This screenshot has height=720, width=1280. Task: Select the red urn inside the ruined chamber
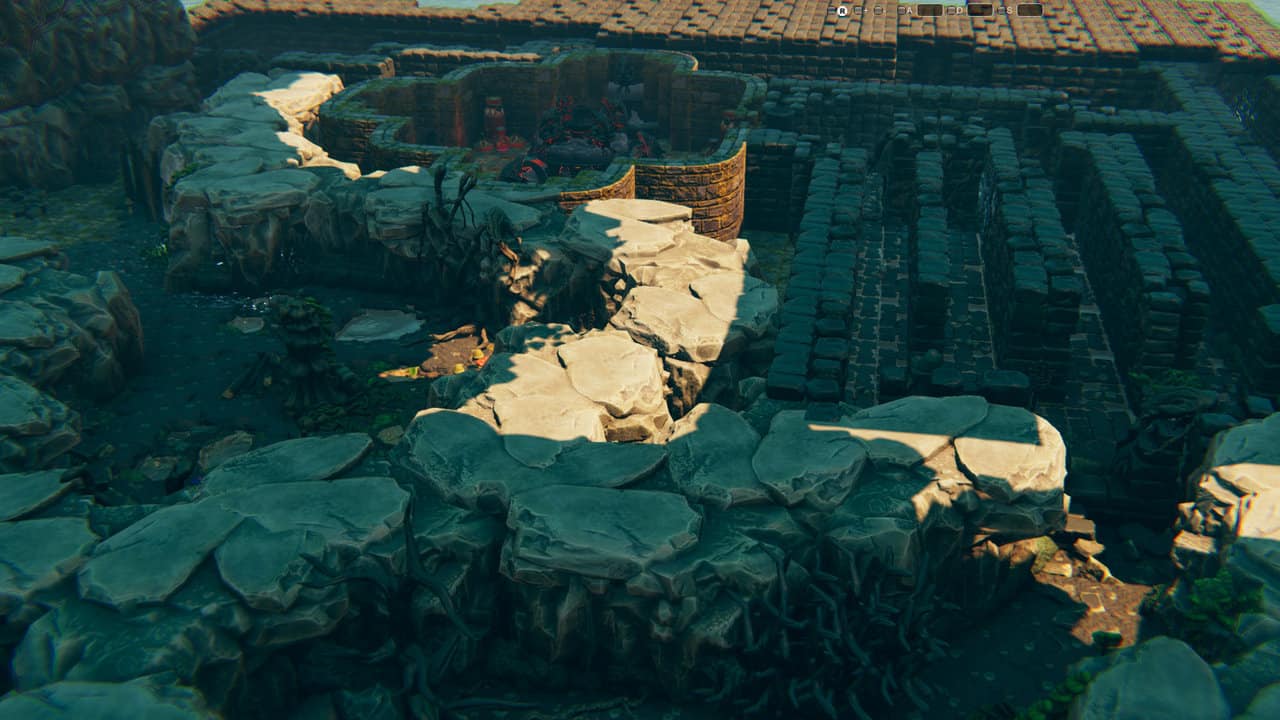pos(496,118)
